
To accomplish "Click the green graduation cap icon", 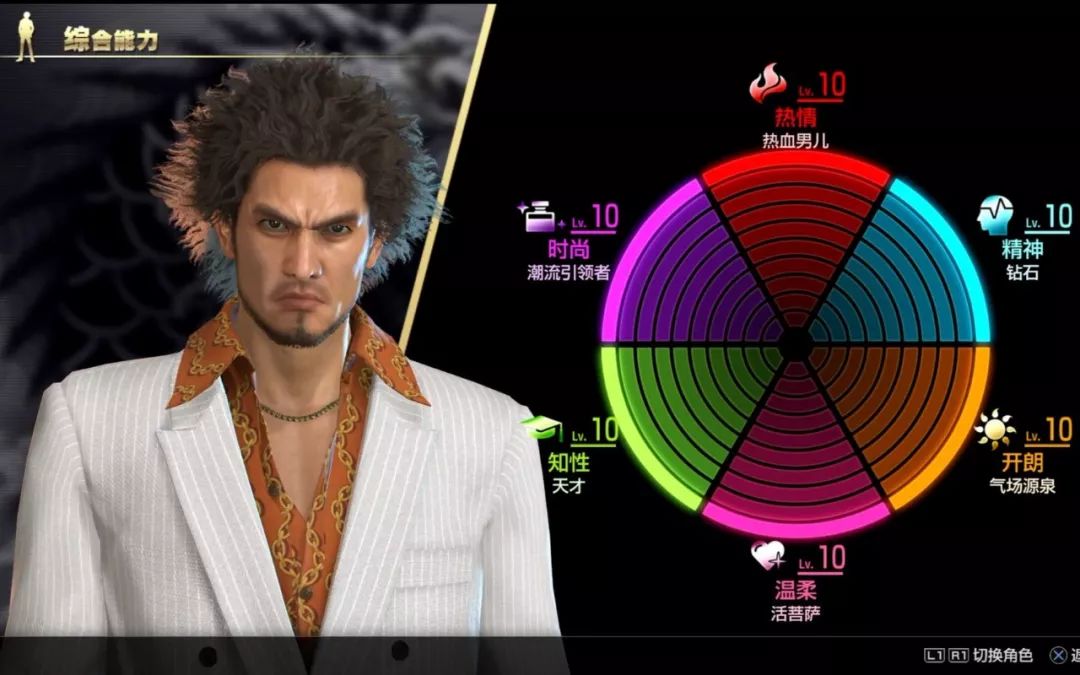I will coord(541,430).
